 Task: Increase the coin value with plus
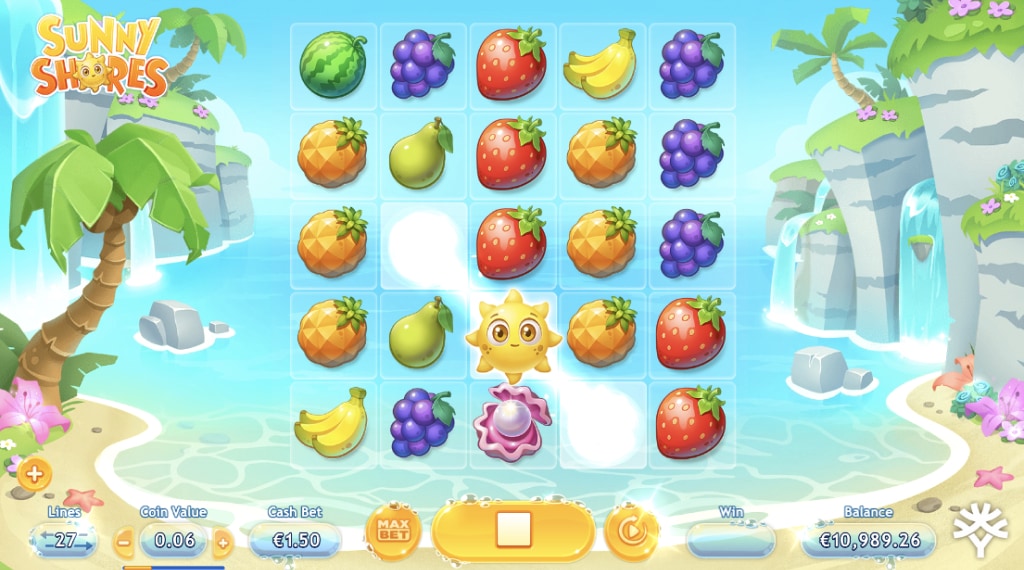tap(223, 542)
